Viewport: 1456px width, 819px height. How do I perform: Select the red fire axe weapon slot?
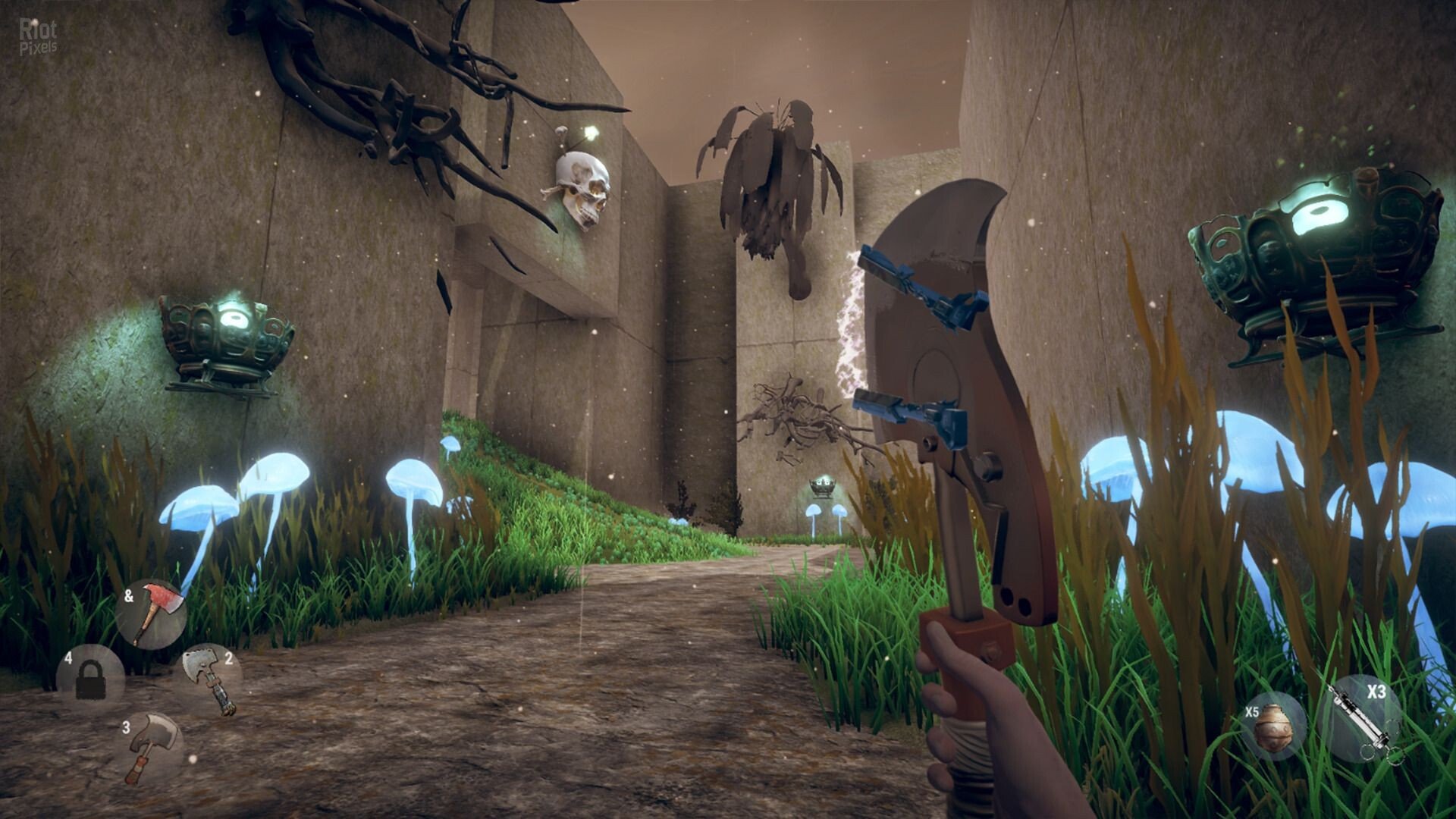pos(153,614)
